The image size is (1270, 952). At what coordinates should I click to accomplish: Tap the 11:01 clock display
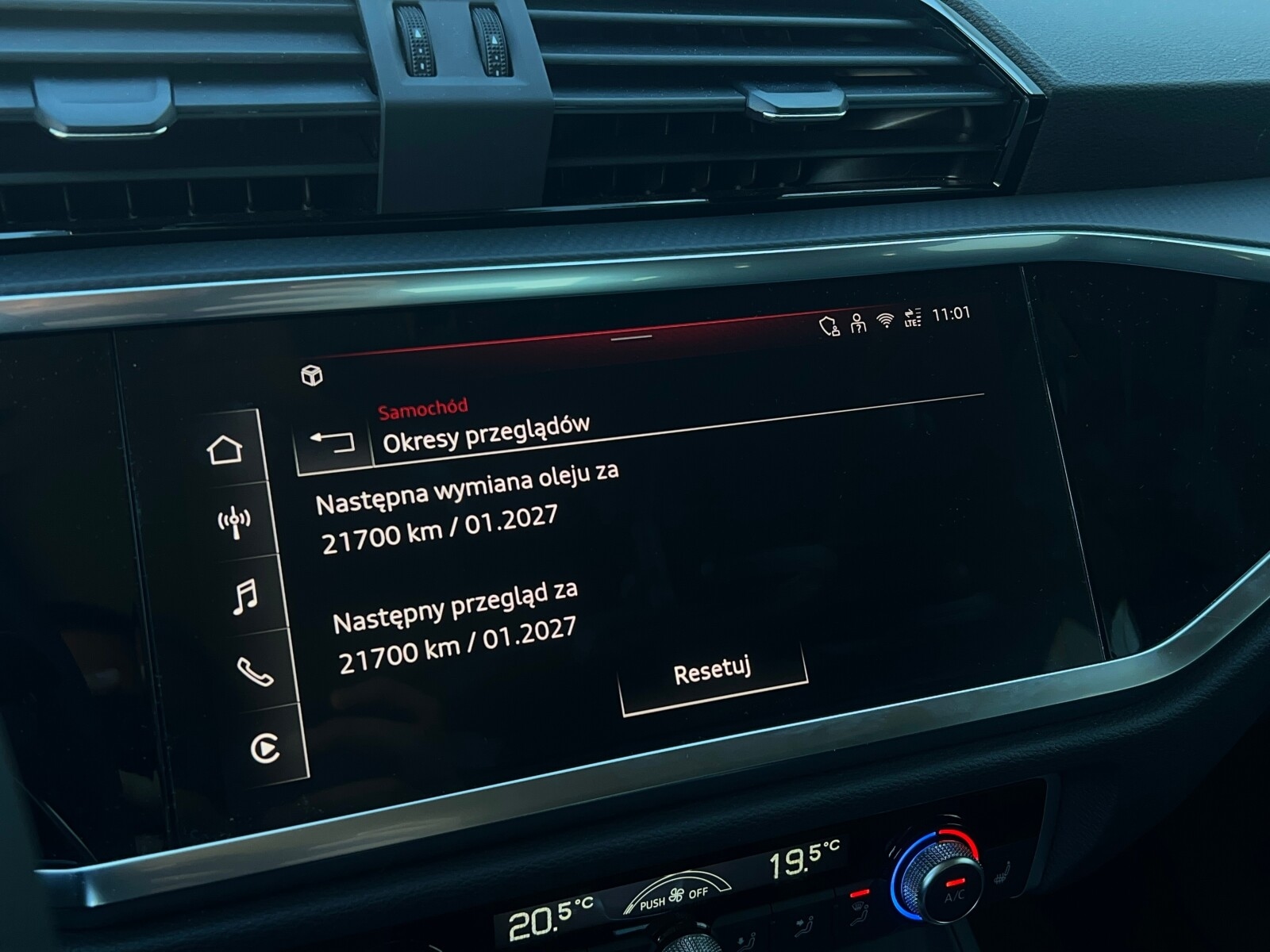coord(950,315)
